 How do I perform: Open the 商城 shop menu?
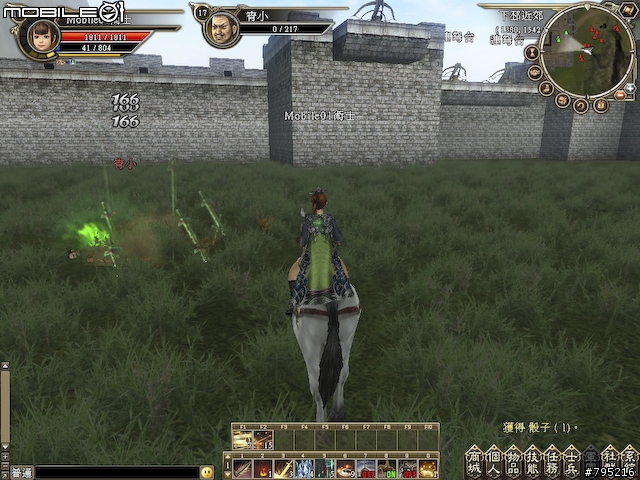pyautogui.click(x=474, y=461)
